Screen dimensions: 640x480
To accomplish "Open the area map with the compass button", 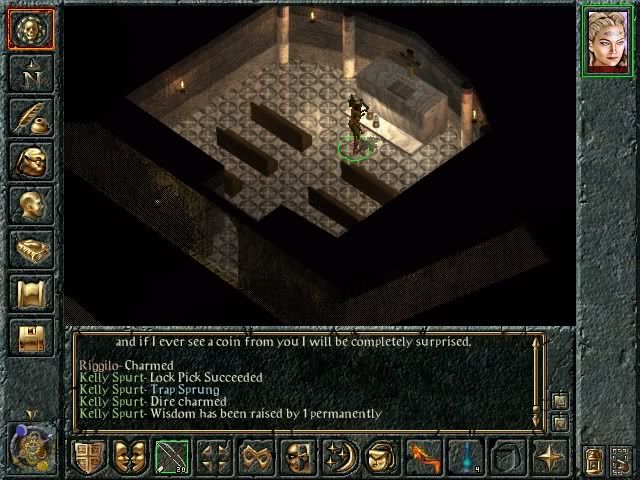I will pos(30,72).
